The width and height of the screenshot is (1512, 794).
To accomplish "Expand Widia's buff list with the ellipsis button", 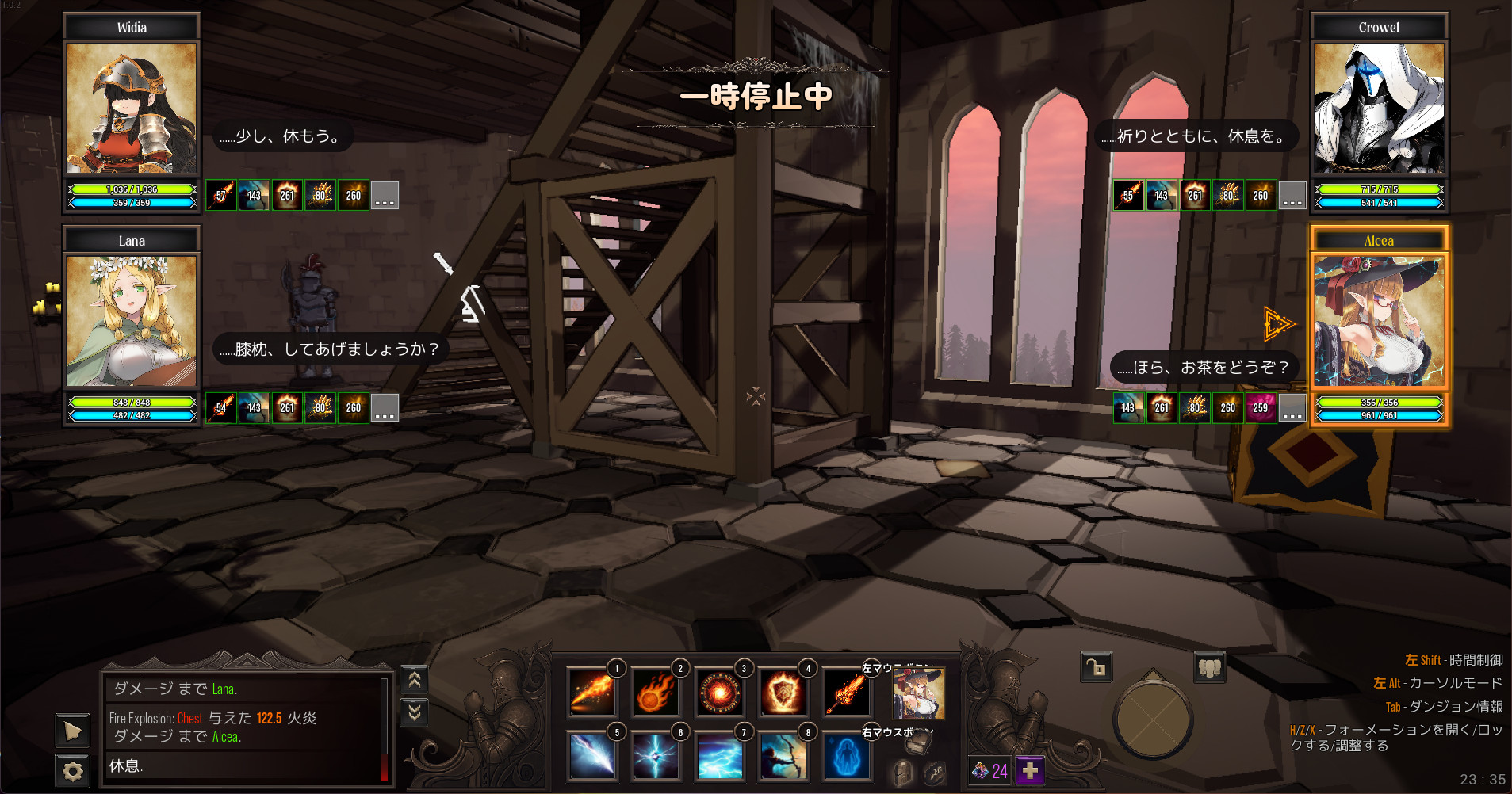I will pyautogui.click(x=385, y=196).
